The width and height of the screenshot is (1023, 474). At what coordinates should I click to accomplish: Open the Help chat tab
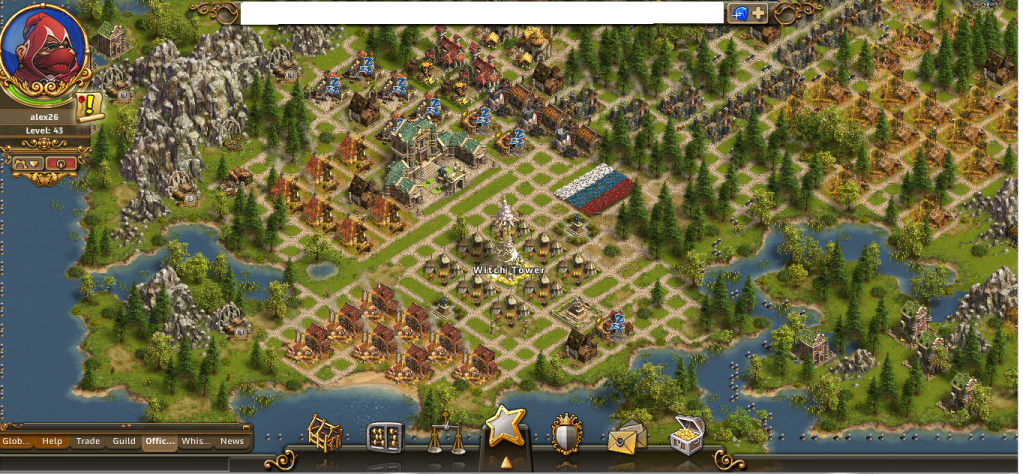point(52,441)
